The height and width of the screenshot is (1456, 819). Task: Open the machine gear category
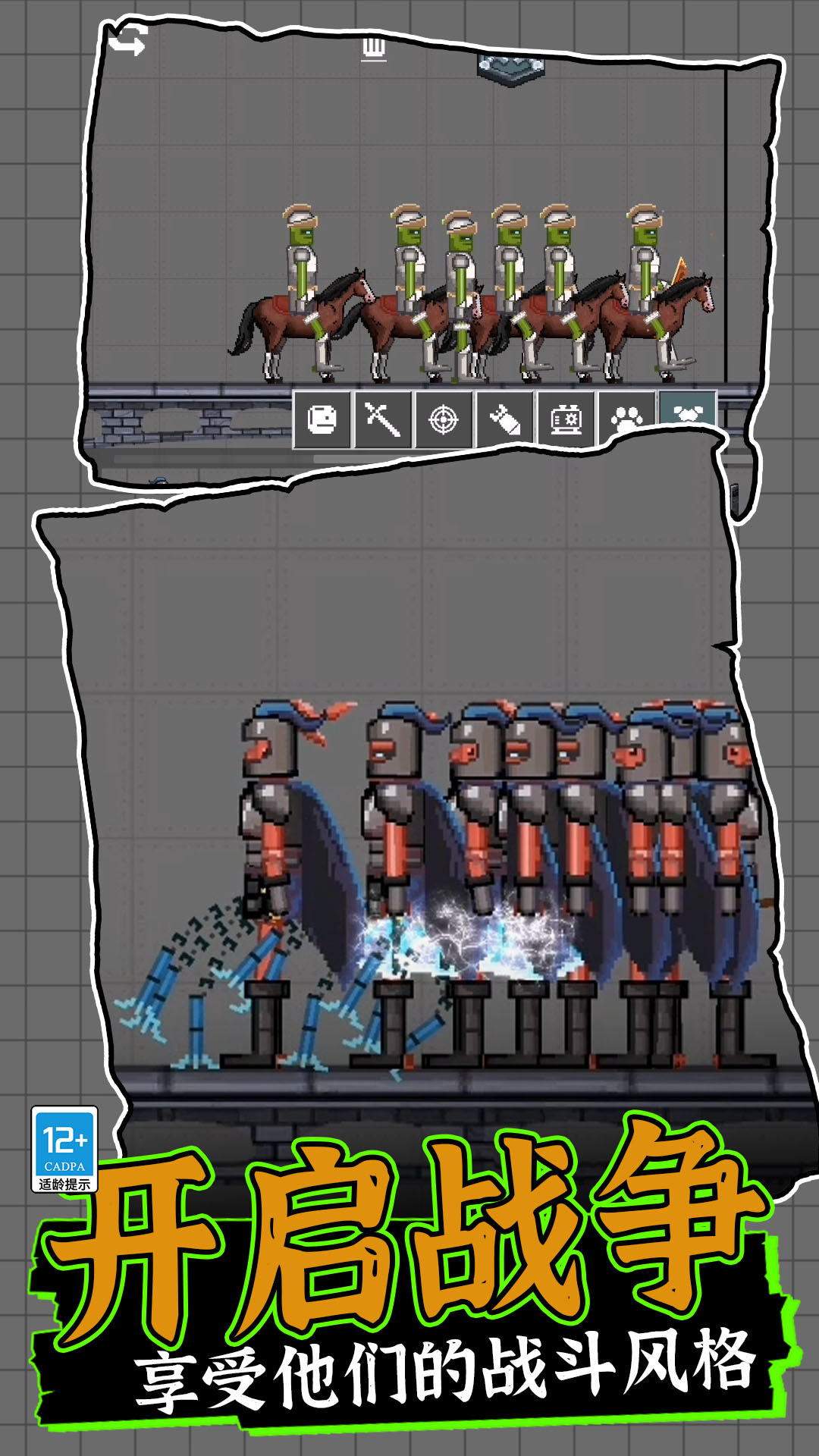coord(566,419)
